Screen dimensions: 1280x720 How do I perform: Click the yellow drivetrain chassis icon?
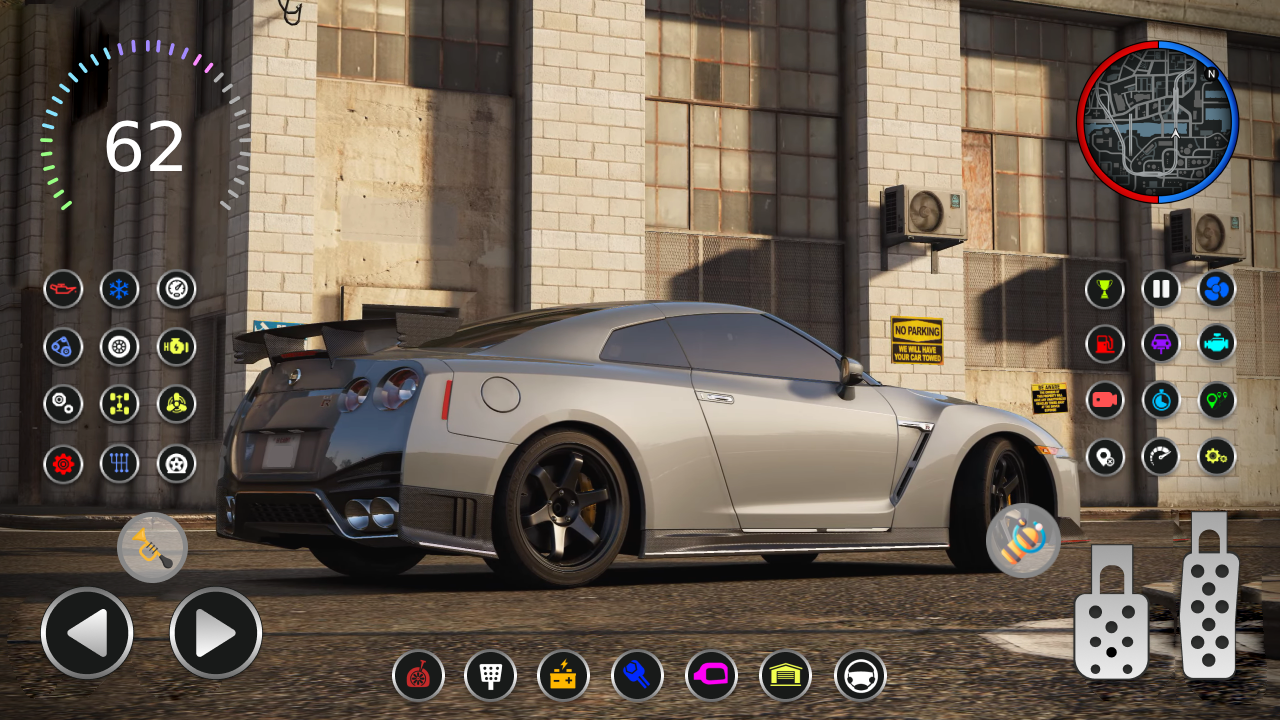pos(120,404)
